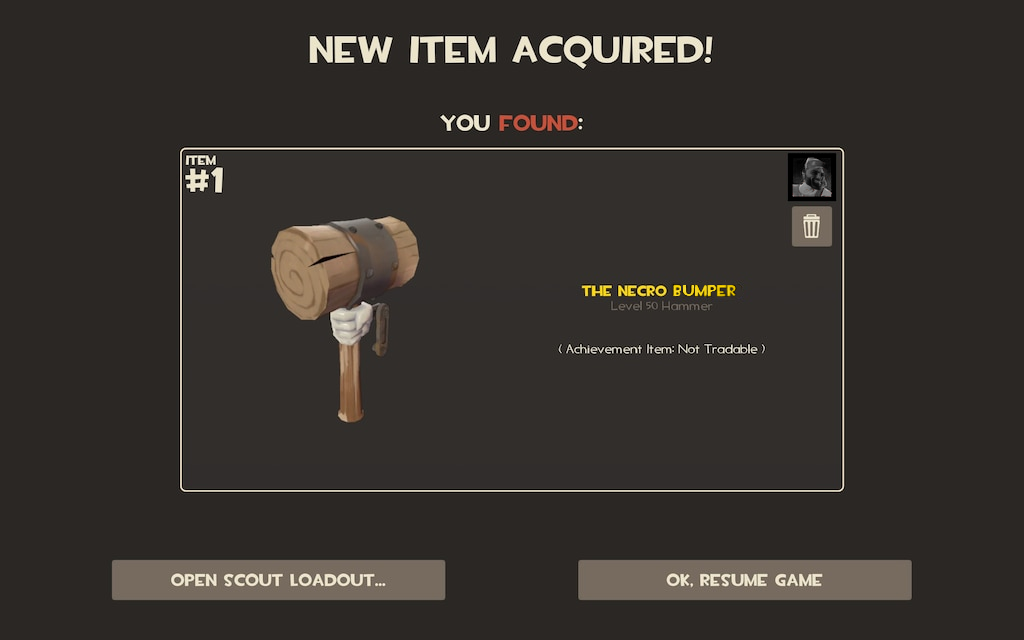Viewport: 1024px width, 640px height.
Task: Click OK, Resume Game button
Action: [744, 580]
